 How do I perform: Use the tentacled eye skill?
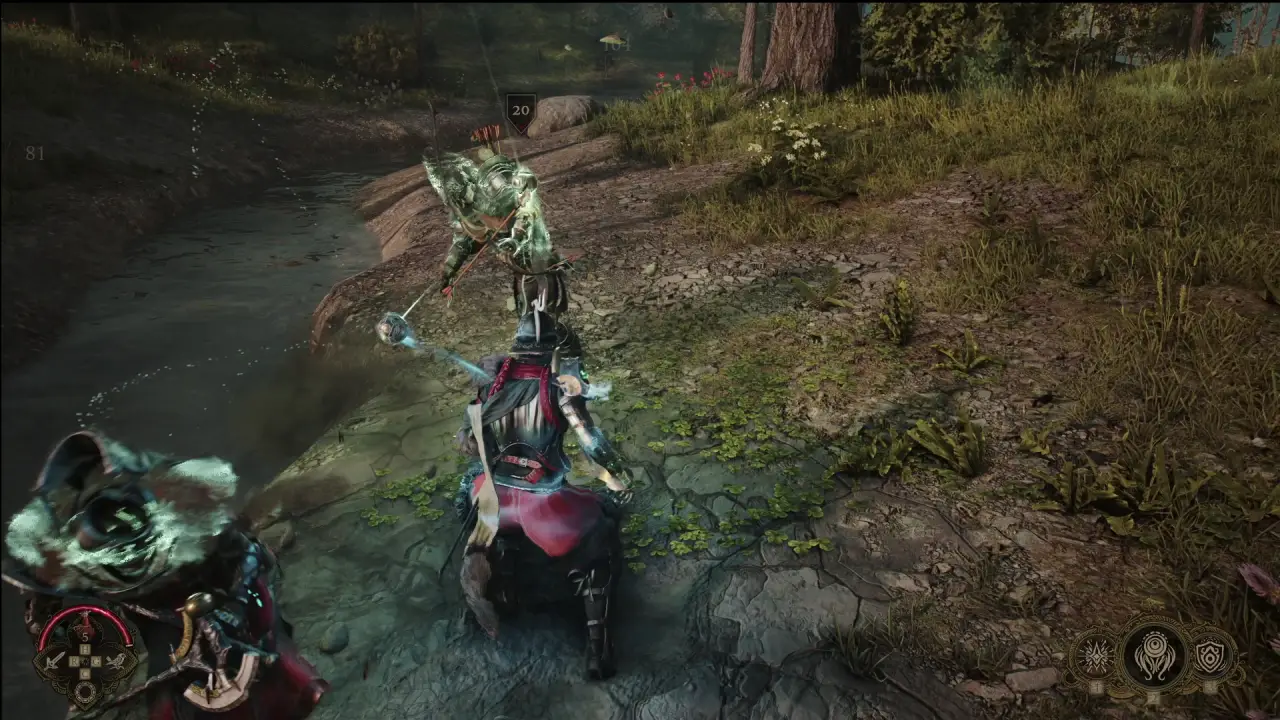[1153, 655]
